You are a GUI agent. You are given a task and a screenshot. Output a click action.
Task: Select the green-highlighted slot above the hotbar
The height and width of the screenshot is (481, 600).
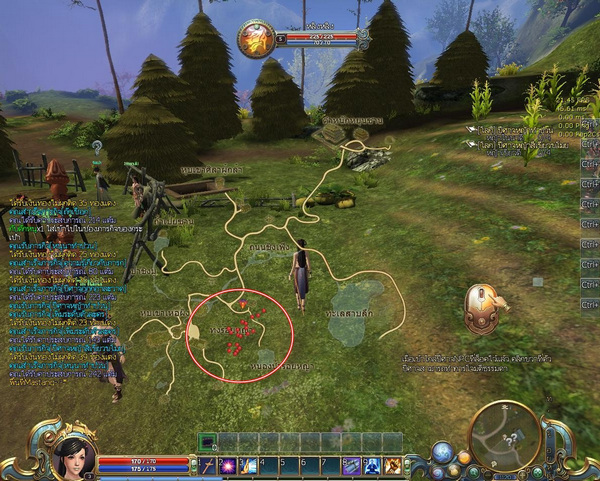tap(208, 442)
